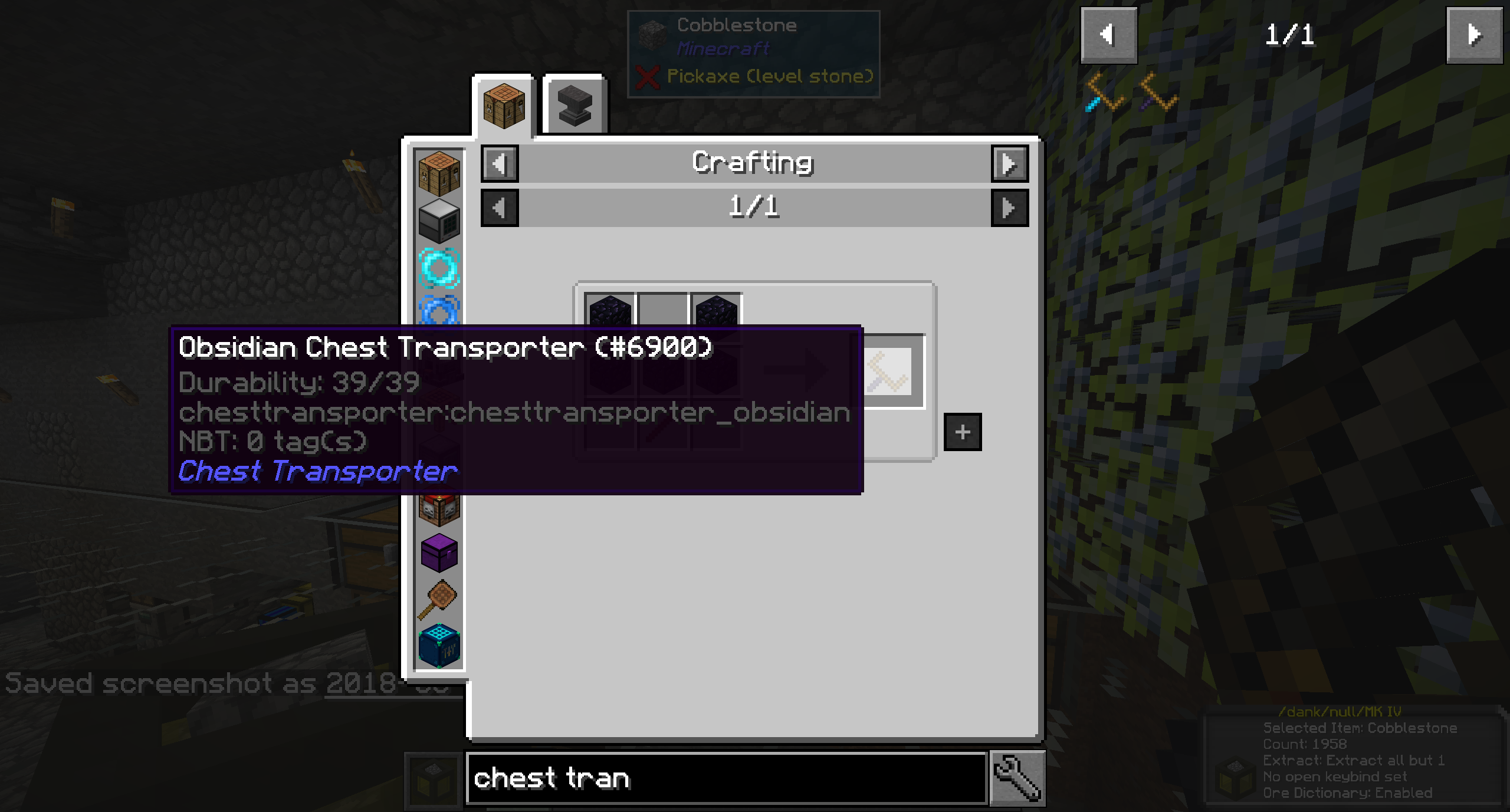
Task: Click the blue grid block category icon
Action: click(438, 643)
